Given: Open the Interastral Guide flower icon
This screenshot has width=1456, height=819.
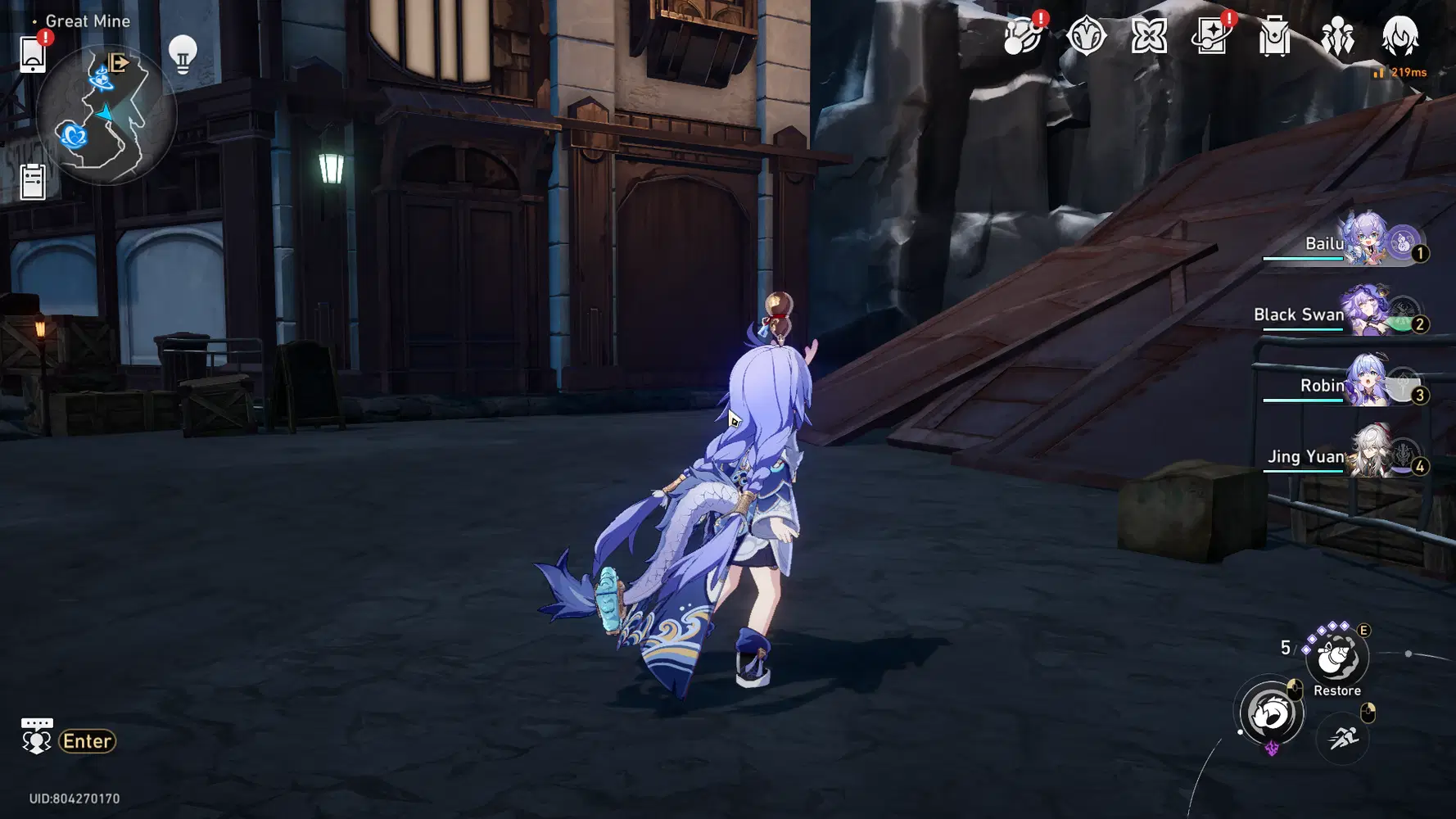Looking at the screenshot, I should (x=1148, y=37).
